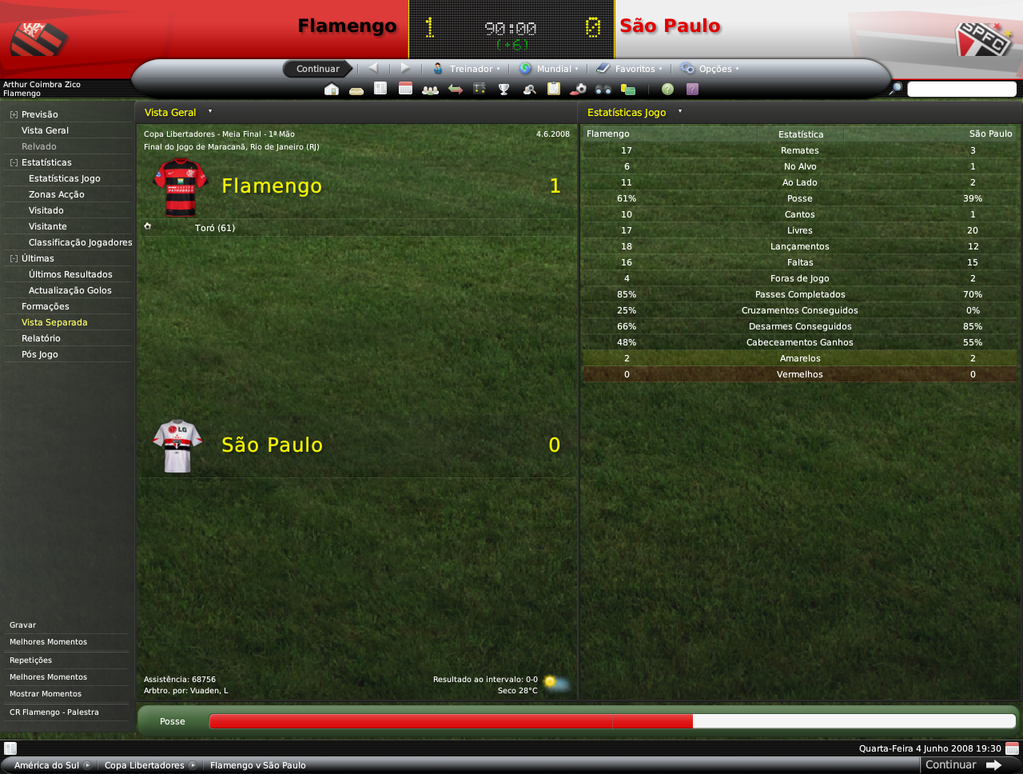1023x774 pixels.
Task: Select the Relatório entry
Action: 41,338
